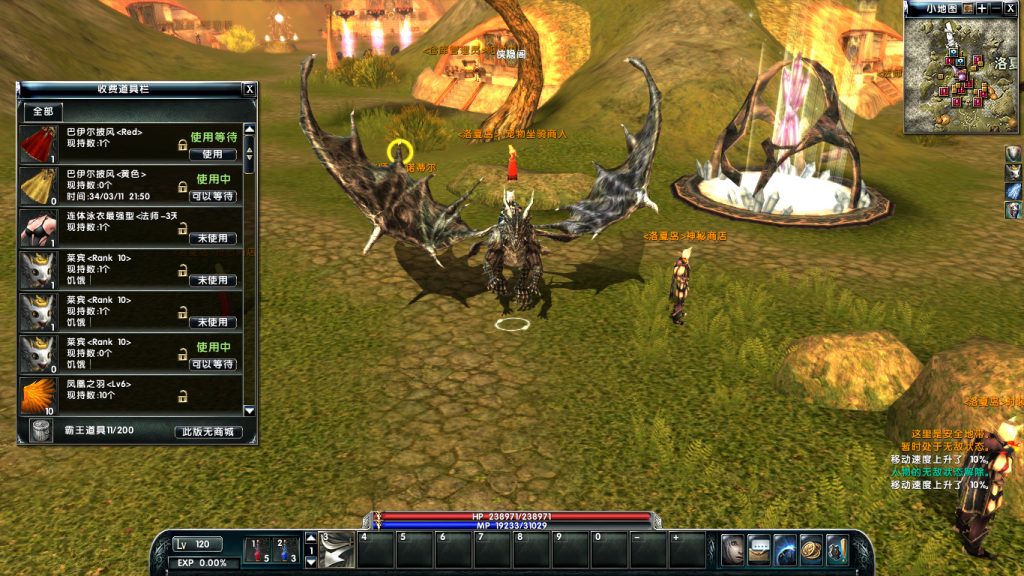Click the item list scroll-down arrow
This screenshot has height=576, width=1024.
tap(249, 410)
